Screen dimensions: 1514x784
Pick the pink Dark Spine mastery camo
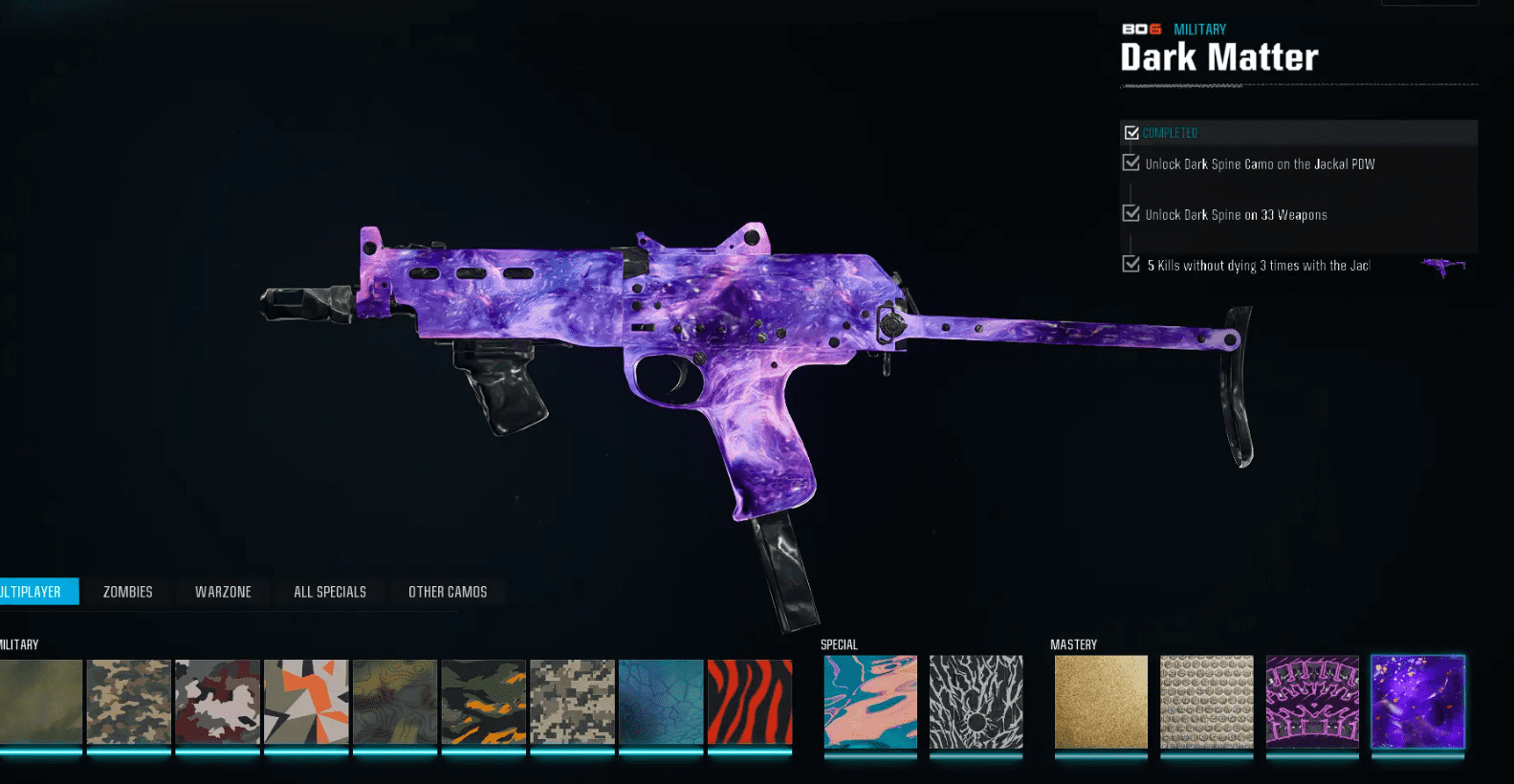(1312, 702)
